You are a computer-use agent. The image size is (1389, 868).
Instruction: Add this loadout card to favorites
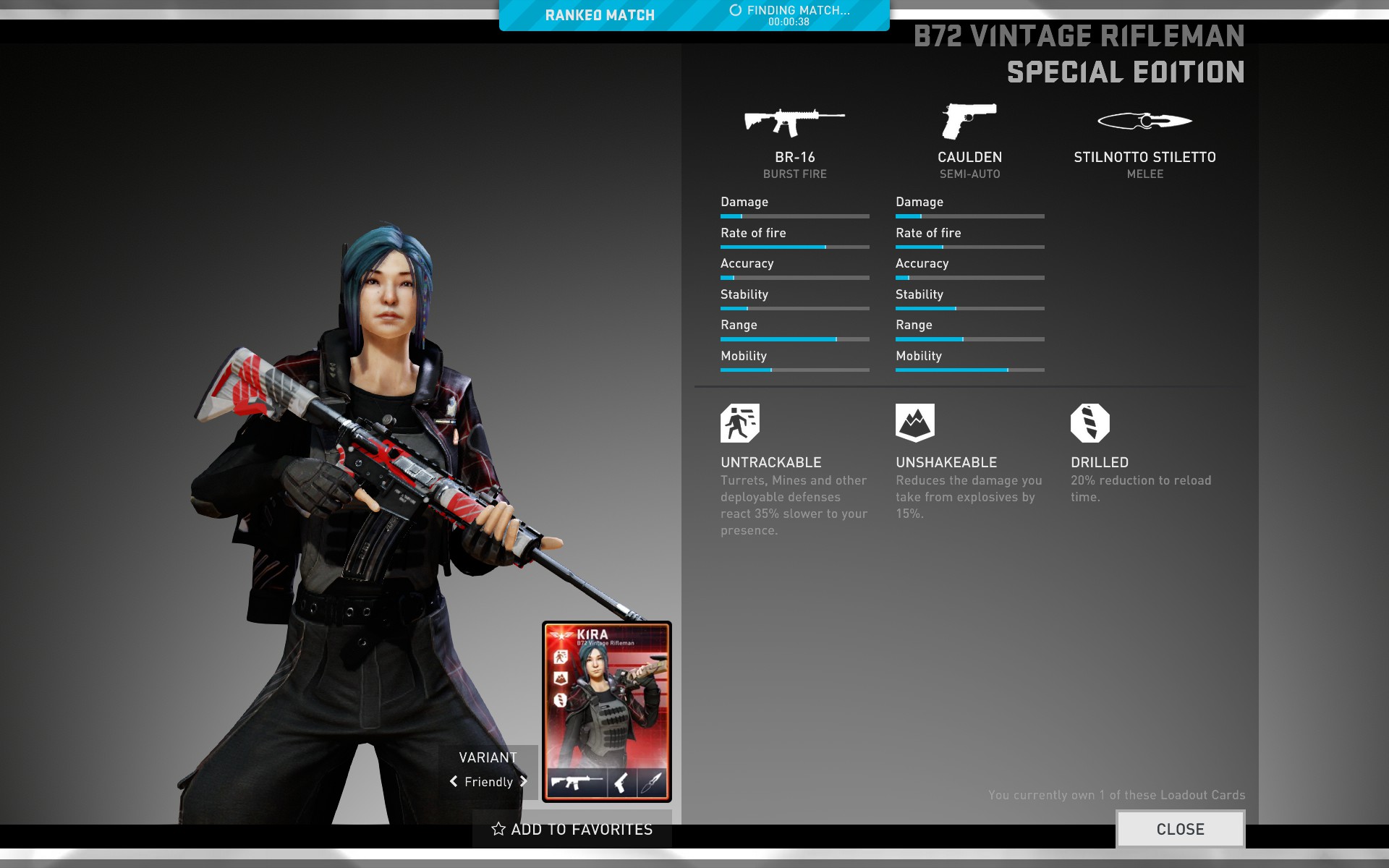click(x=572, y=829)
